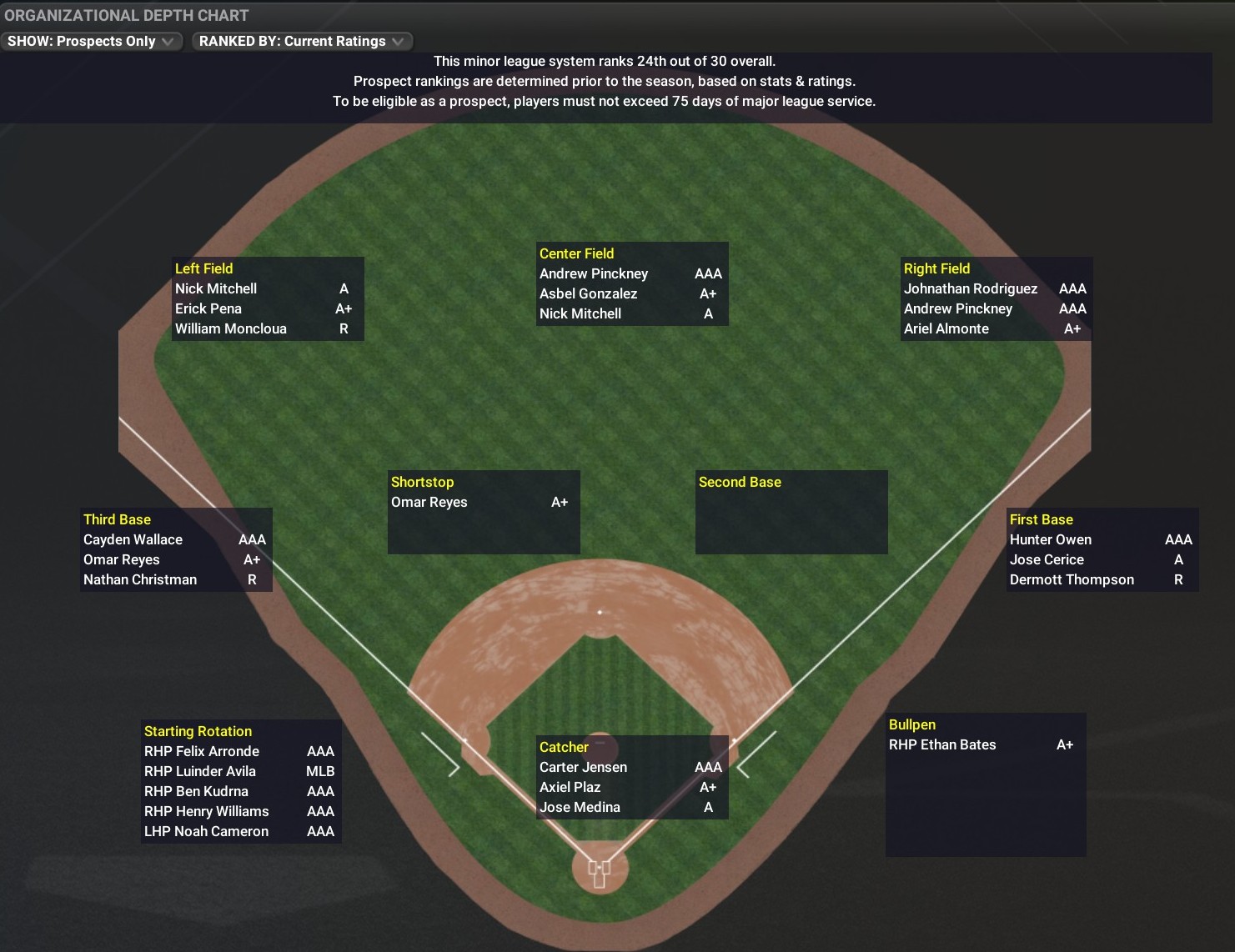This screenshot has height=952, width=1235.
Task: Select Hunter Owen under First Base
Action: [1051, 539]
